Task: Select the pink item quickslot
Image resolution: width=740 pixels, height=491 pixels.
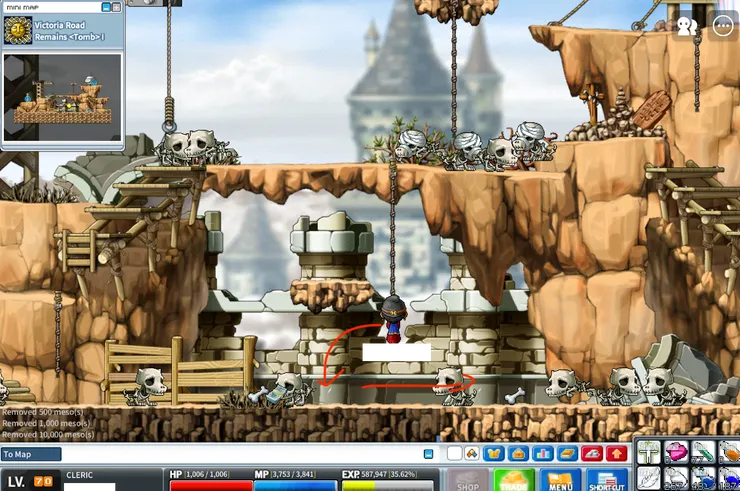Action: [x=677, y=453]
